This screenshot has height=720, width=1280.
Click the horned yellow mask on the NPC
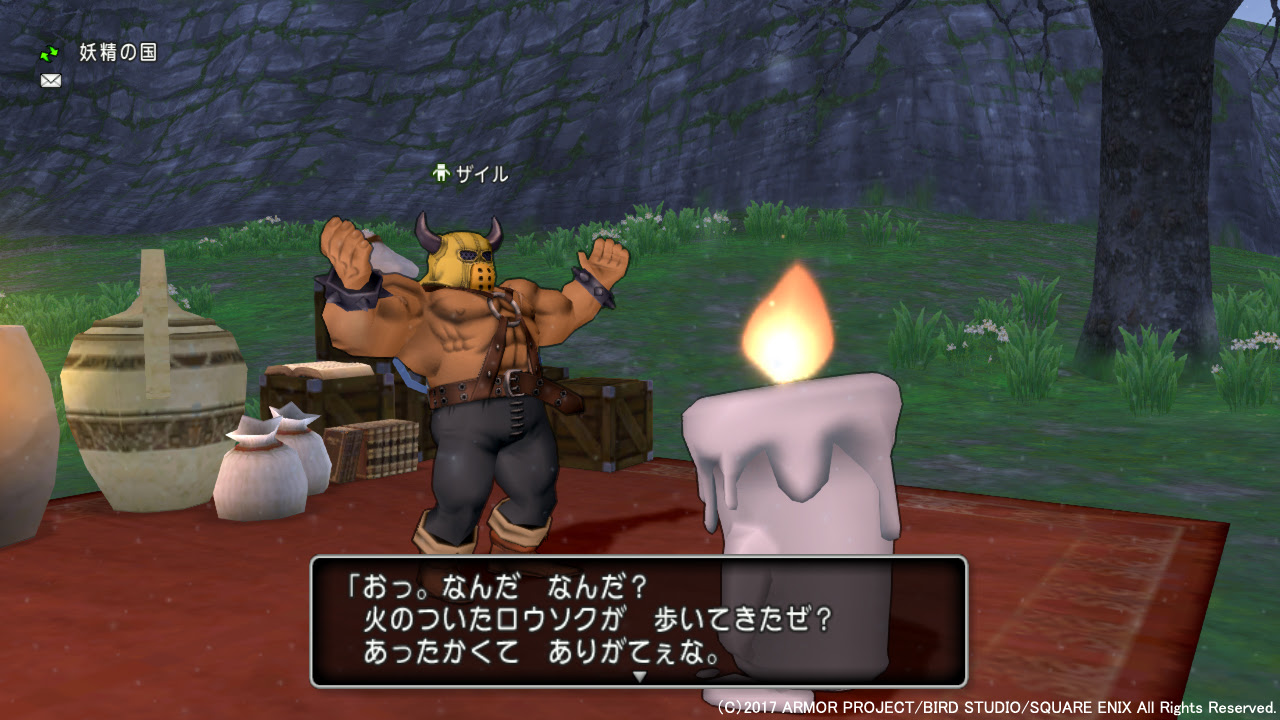pos(460,260)
